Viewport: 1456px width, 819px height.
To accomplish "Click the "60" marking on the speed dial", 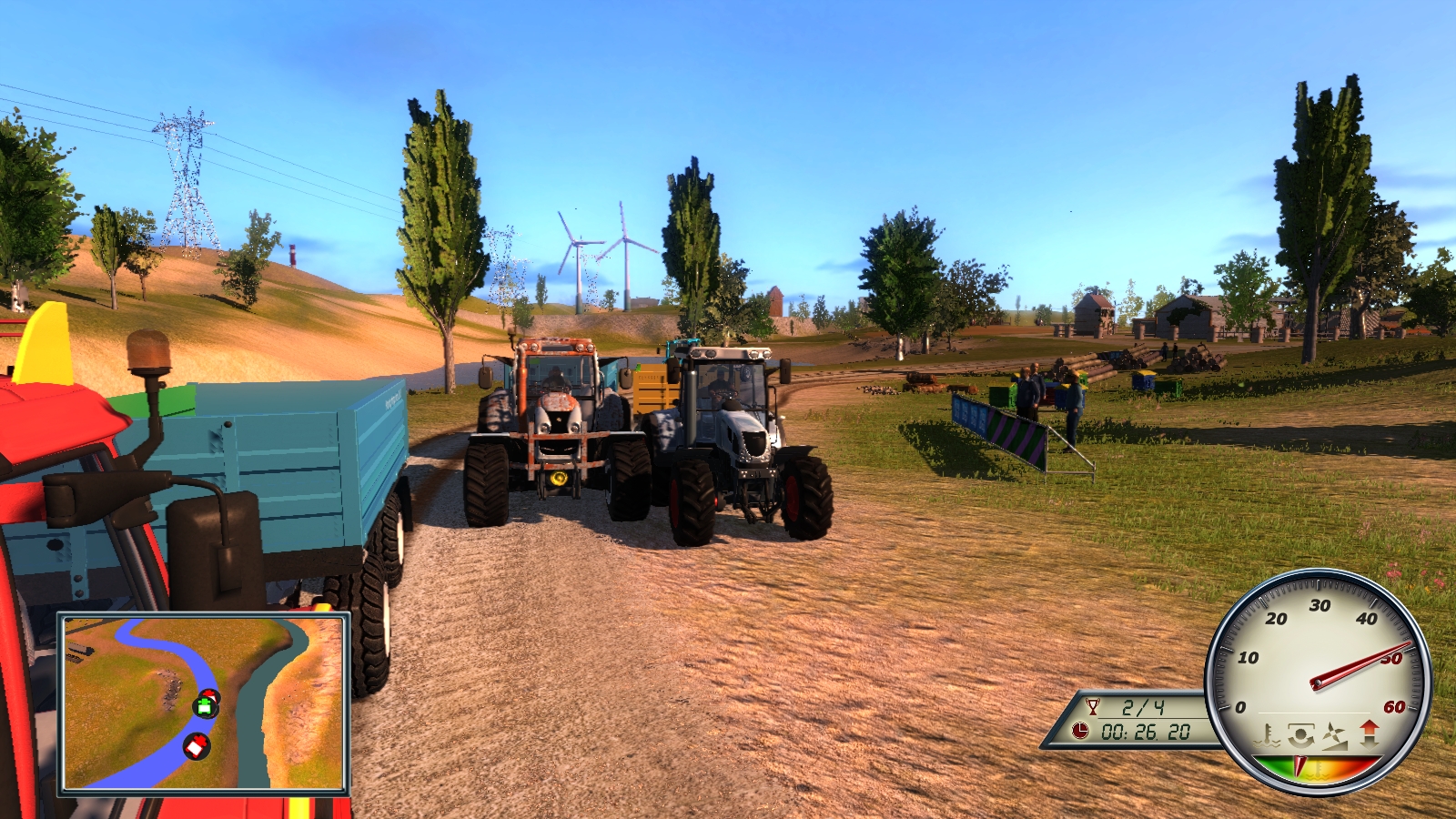I will tap(1393, 707).
